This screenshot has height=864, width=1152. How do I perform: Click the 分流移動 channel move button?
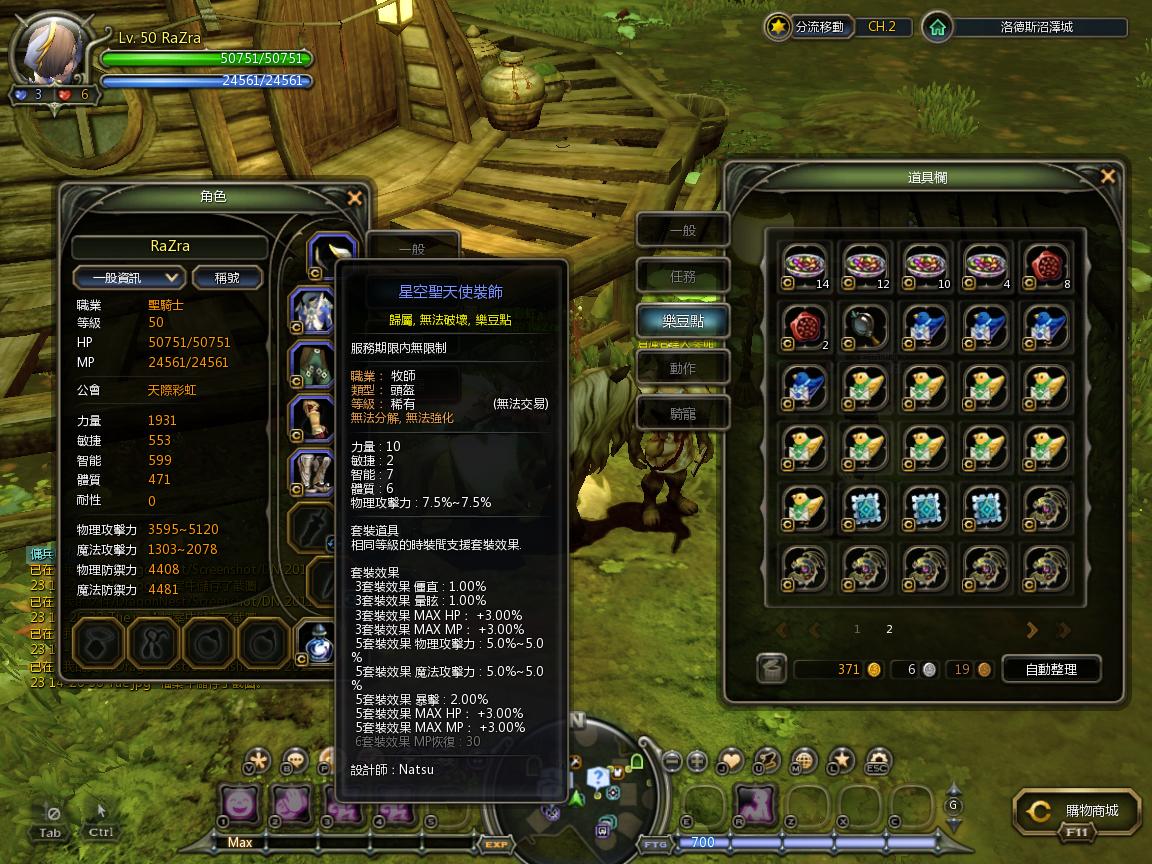(808, 27)
